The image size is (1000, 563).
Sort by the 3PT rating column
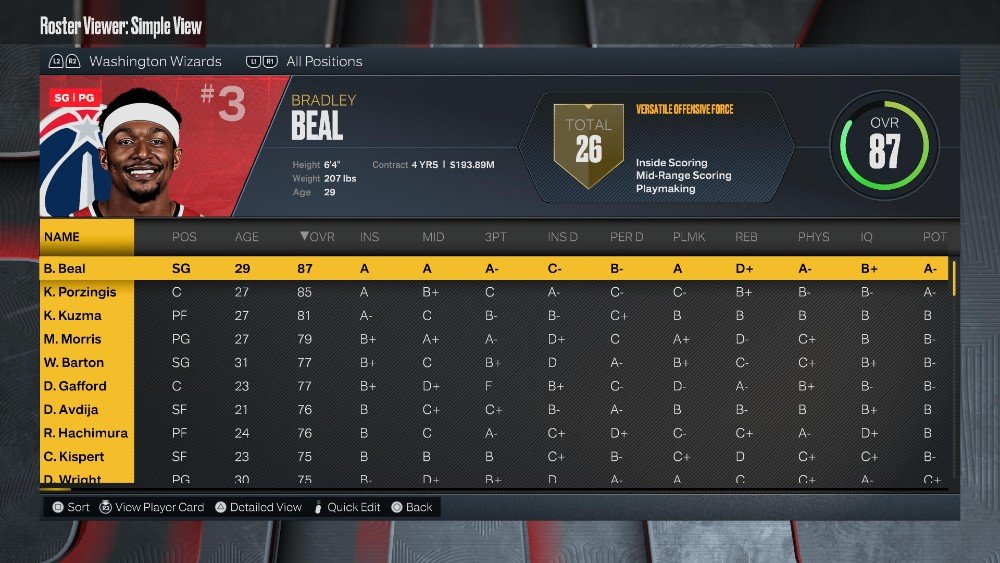495,237
